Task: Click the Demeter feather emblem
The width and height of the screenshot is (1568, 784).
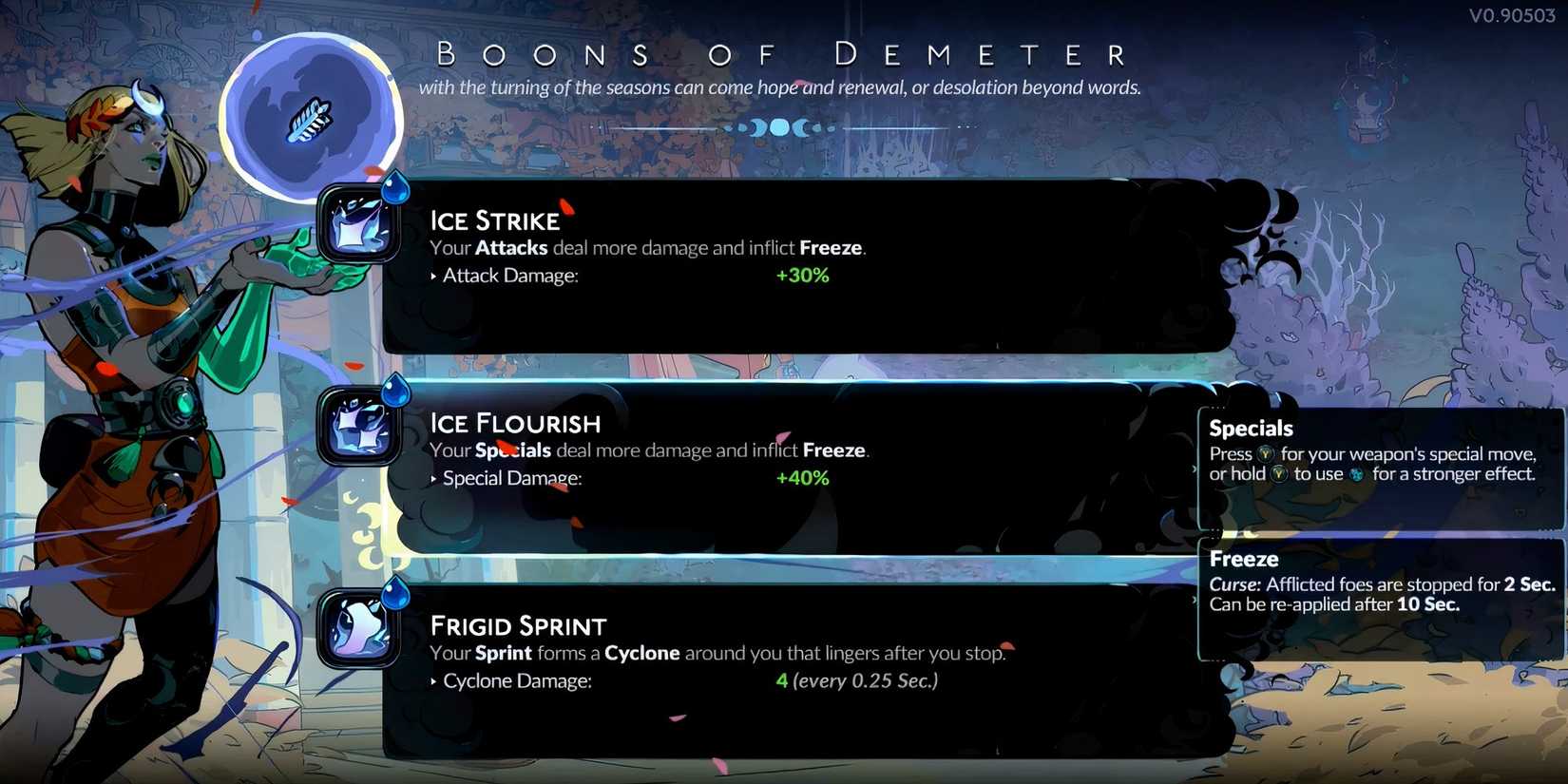Action: tap(311, 116)
